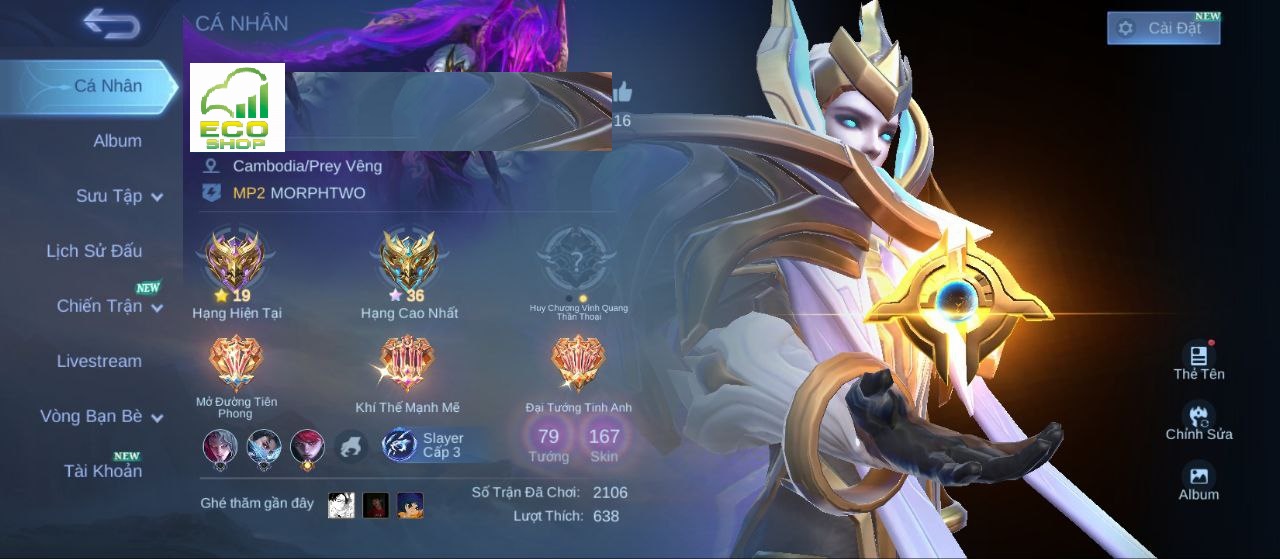Expand the Vòng Bạn Bè section

pyautogui.click(x=101, y=416)
